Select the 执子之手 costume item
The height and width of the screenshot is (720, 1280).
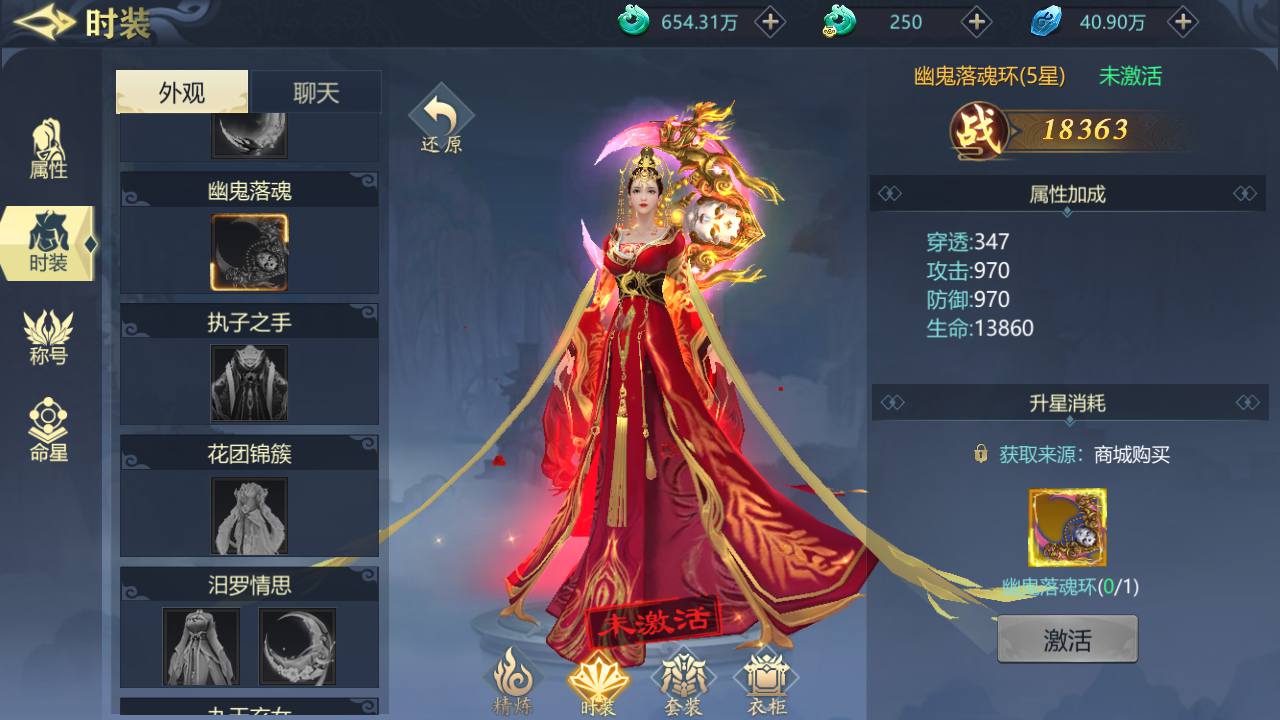[x=248, y=383]
